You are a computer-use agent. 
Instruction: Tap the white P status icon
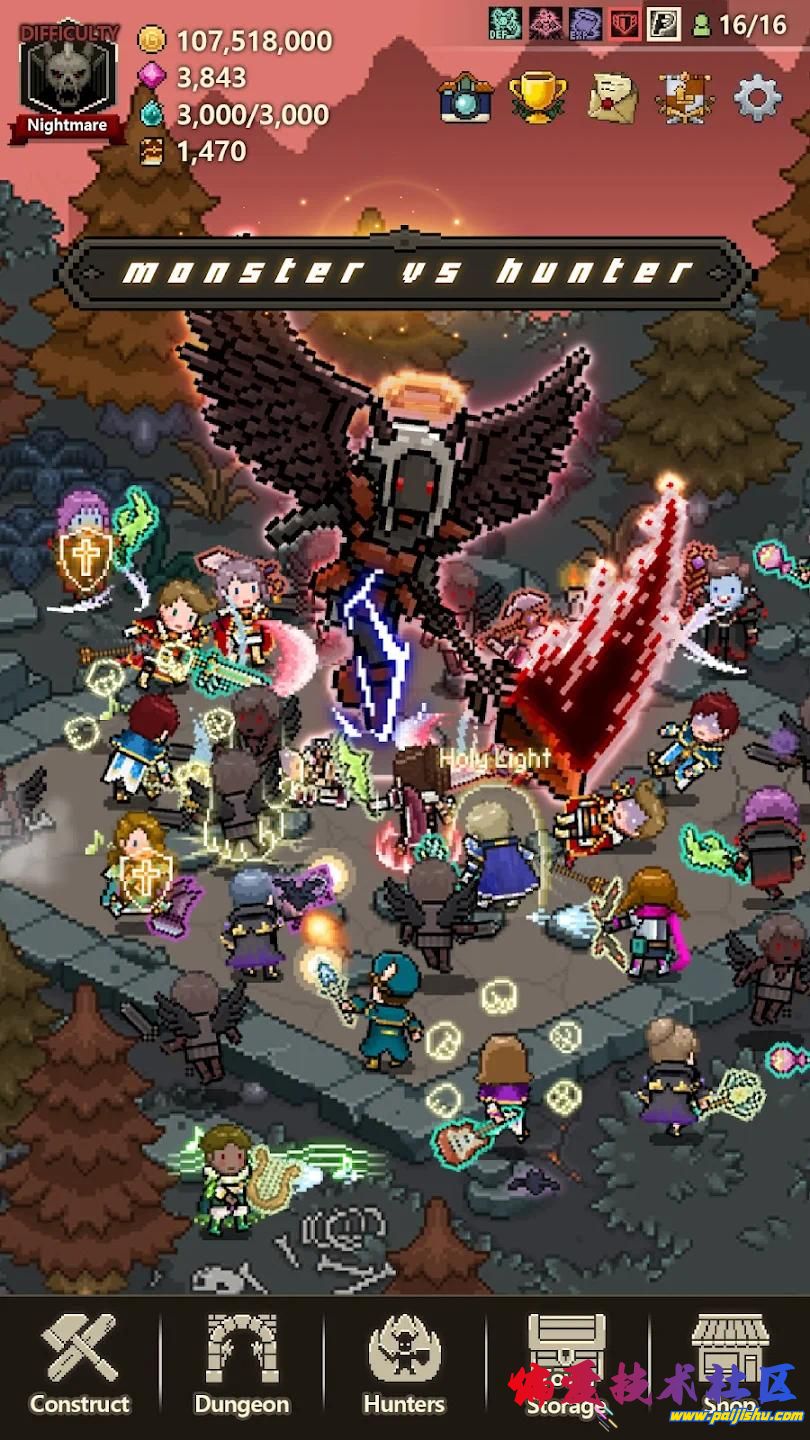pyautogui.click(x=664, y=23)
